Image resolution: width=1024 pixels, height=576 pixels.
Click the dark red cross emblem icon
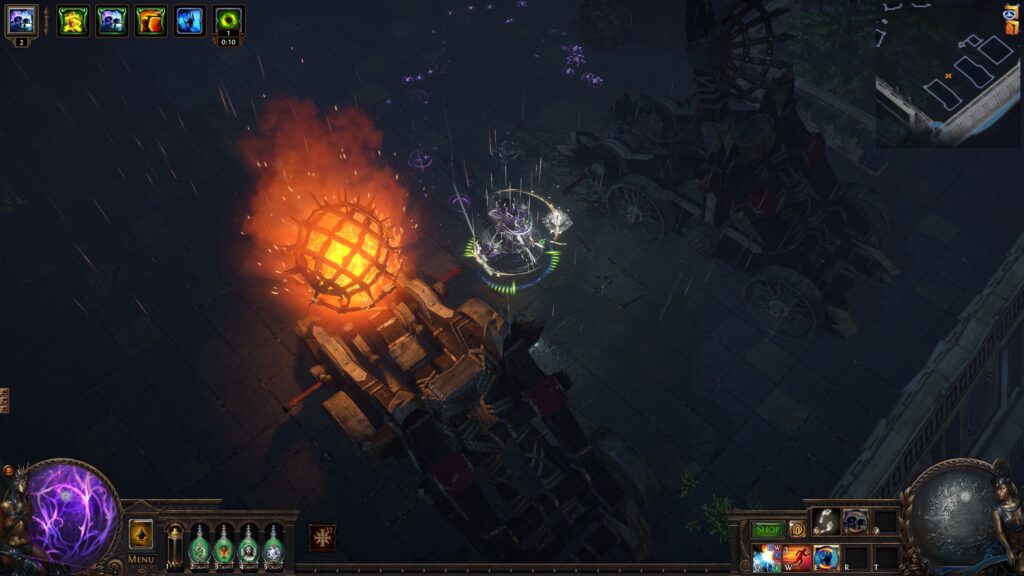pos(322,537)
